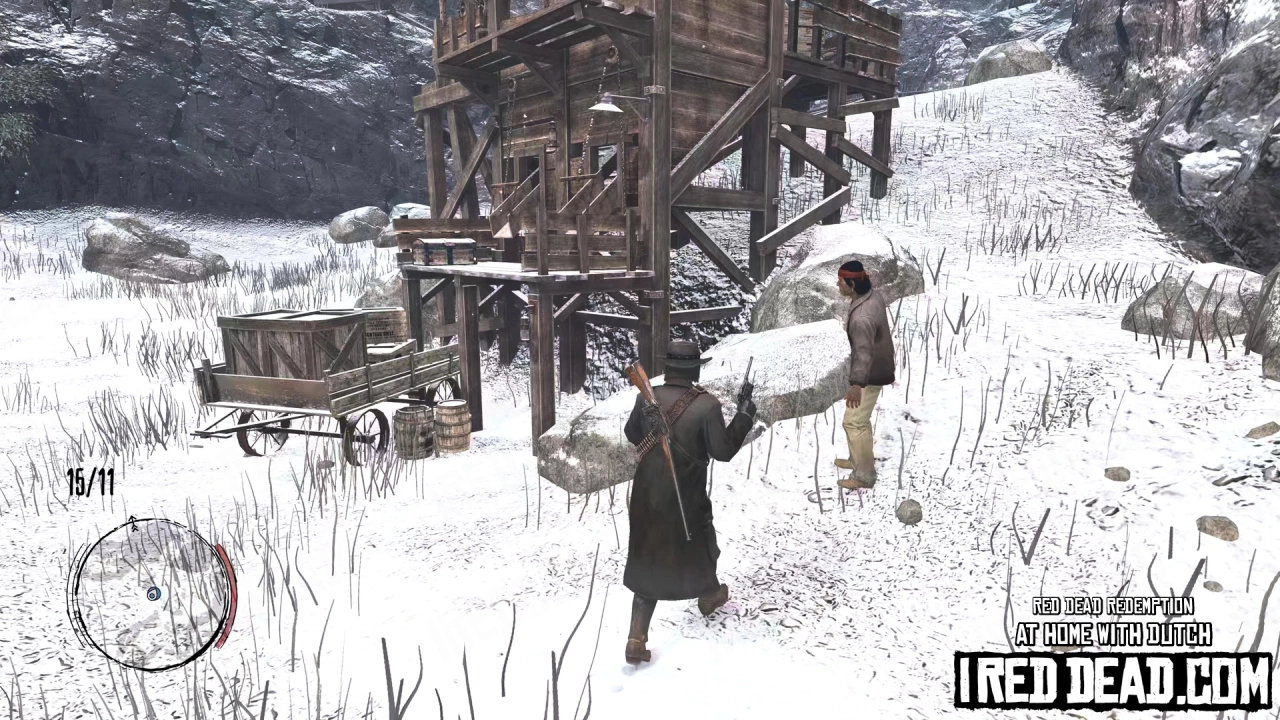Click the RED DEAD REDEMPTION text overlay
This screenshot has height=720, width=1280.
tap(1112, 607)
